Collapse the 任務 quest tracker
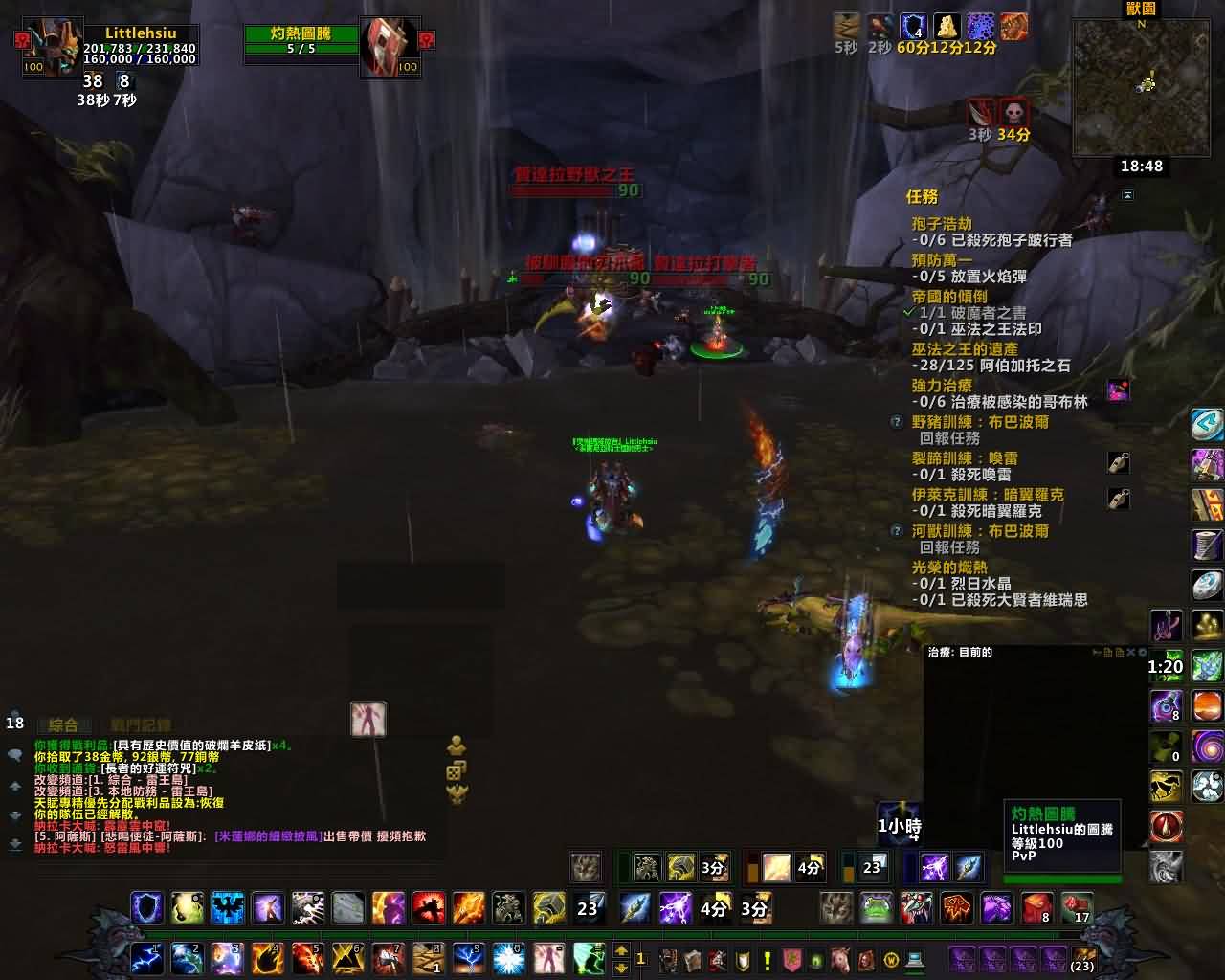 point(1127,195)
